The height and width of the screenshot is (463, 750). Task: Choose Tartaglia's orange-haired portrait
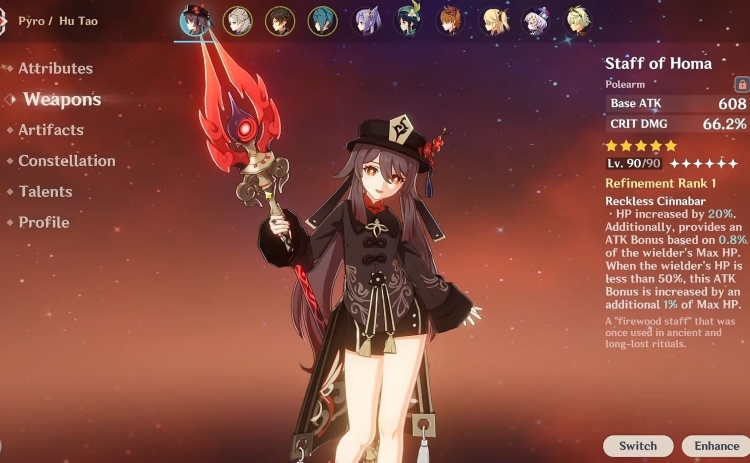451,20
